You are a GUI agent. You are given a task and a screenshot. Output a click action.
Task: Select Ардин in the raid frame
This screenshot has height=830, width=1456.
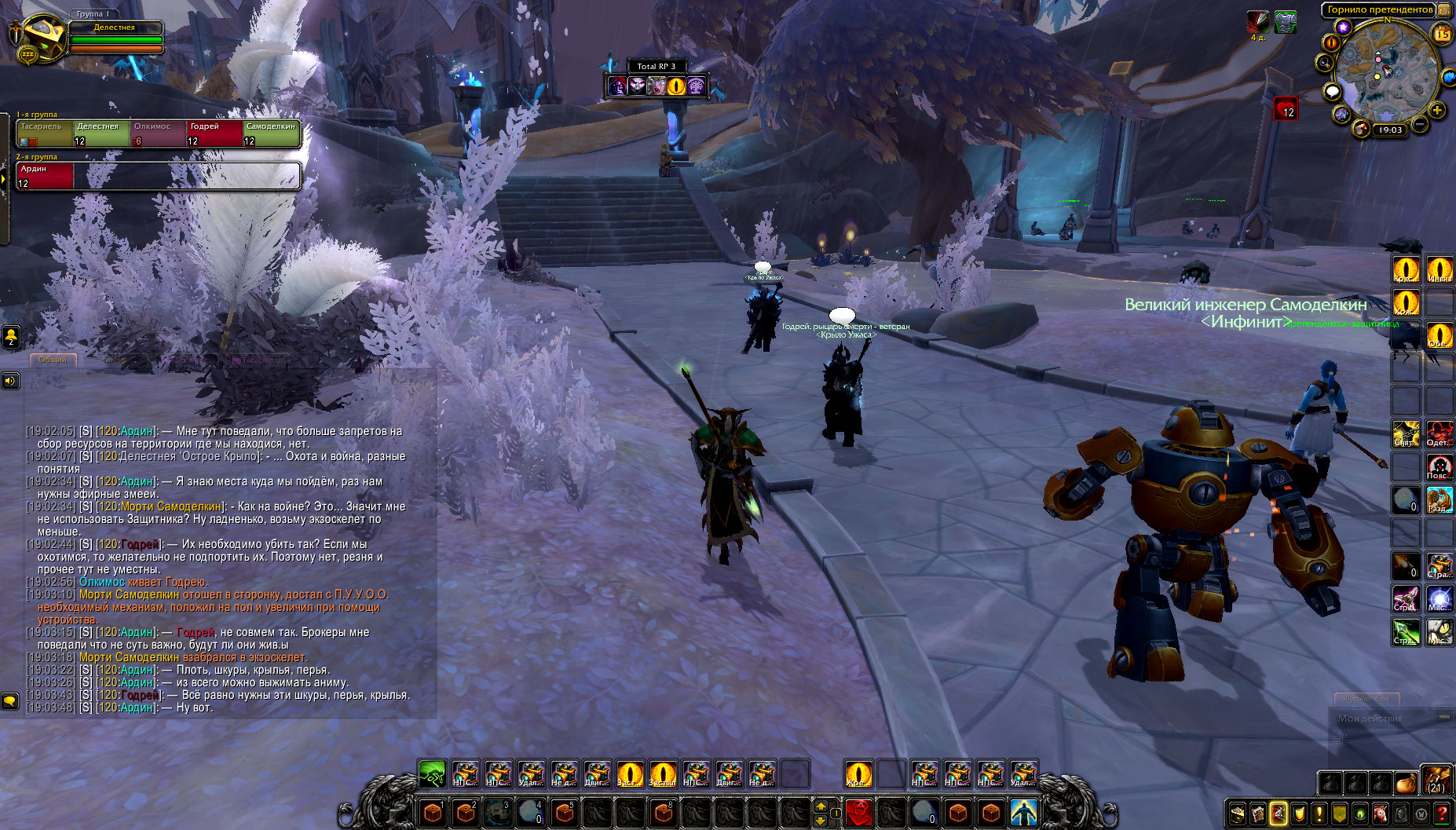click(45, 176)
